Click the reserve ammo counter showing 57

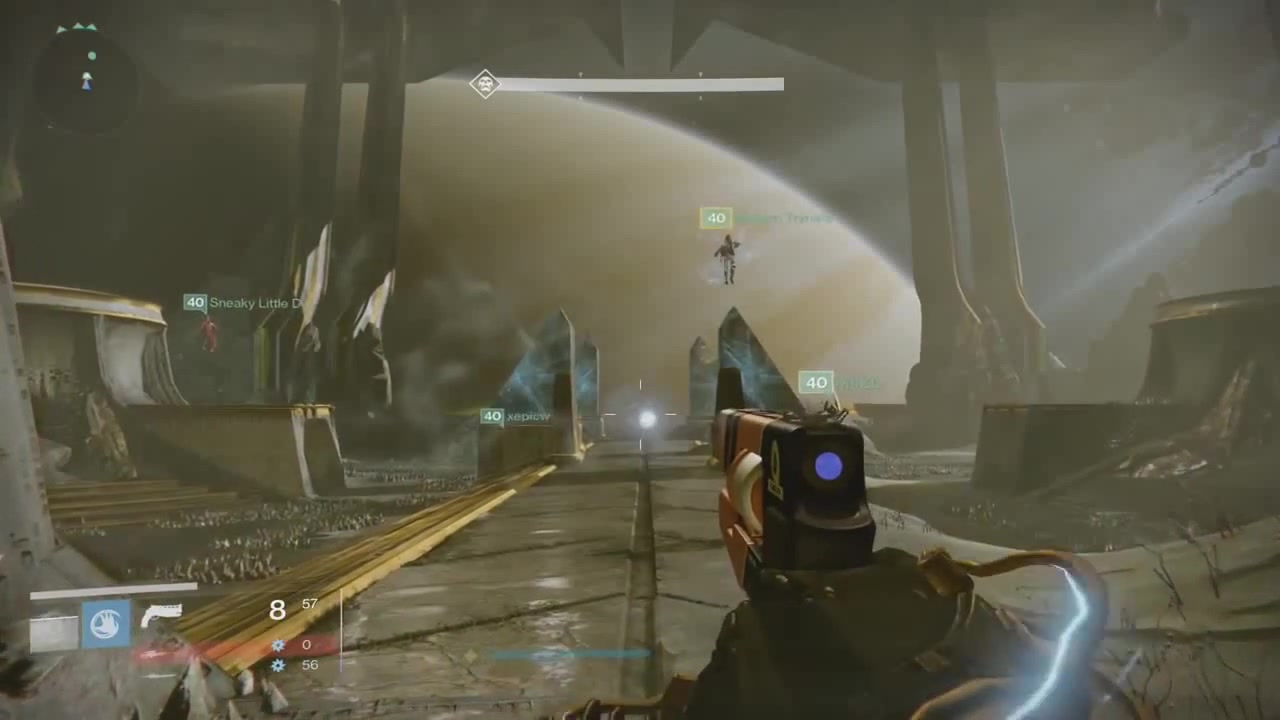click(x=309, y=604)
